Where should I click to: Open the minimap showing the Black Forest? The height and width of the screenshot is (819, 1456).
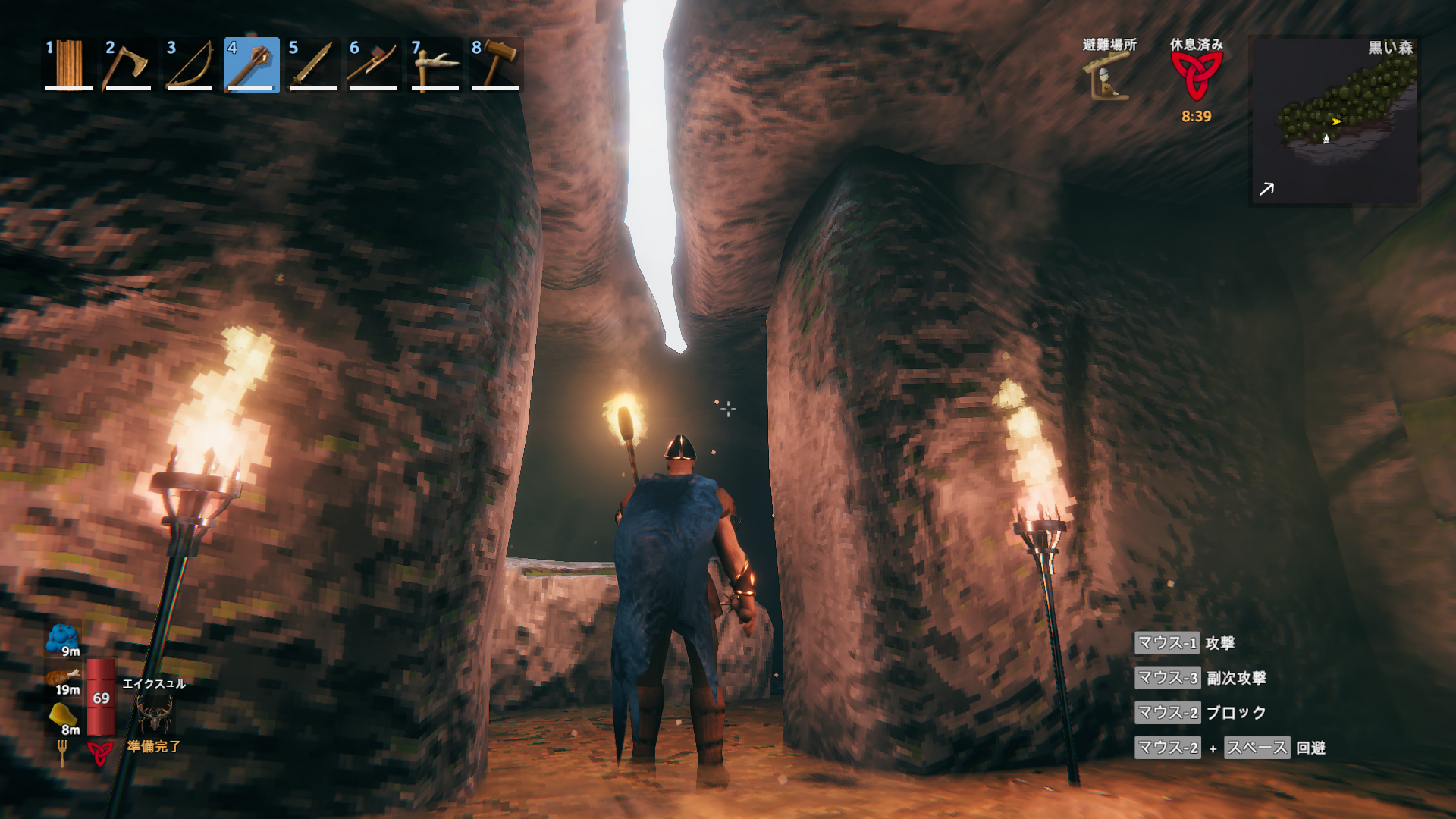[1334, 121]
